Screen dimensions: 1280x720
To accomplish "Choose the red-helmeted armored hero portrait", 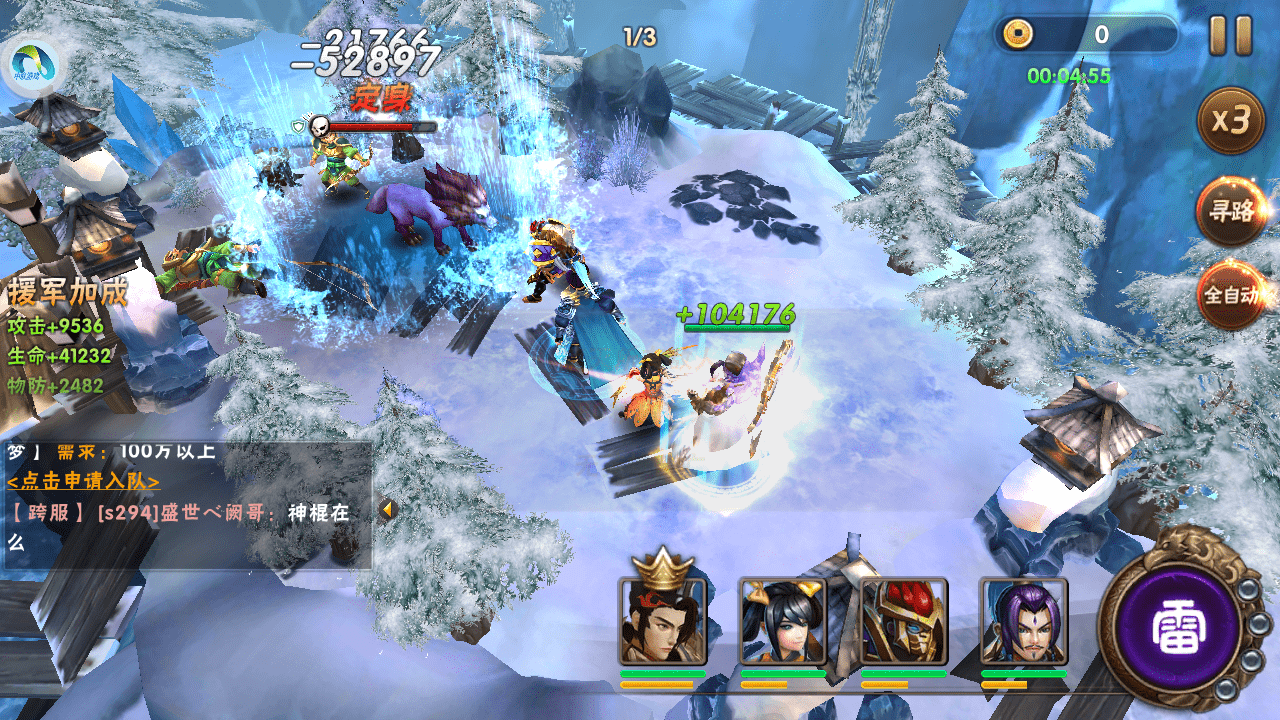I will pyautogui.click(x=903, y=621).
